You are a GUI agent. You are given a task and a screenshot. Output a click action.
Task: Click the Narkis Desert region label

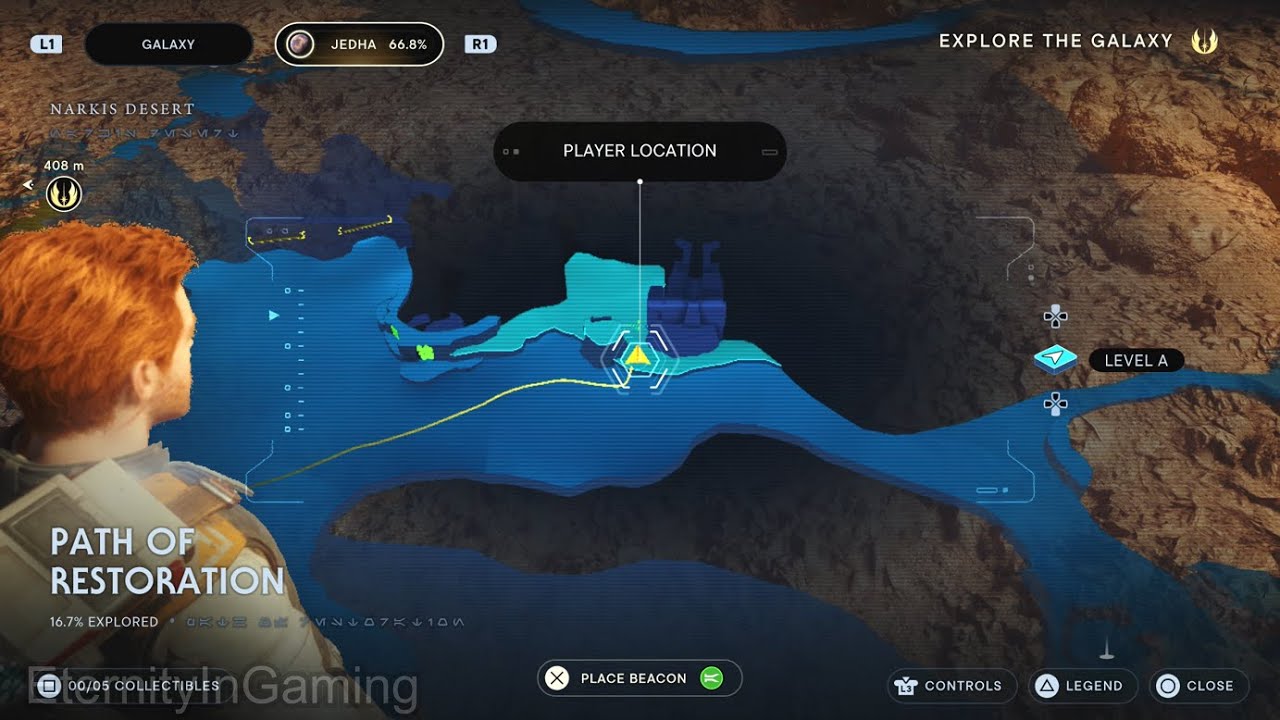click(x=121, y=108)
